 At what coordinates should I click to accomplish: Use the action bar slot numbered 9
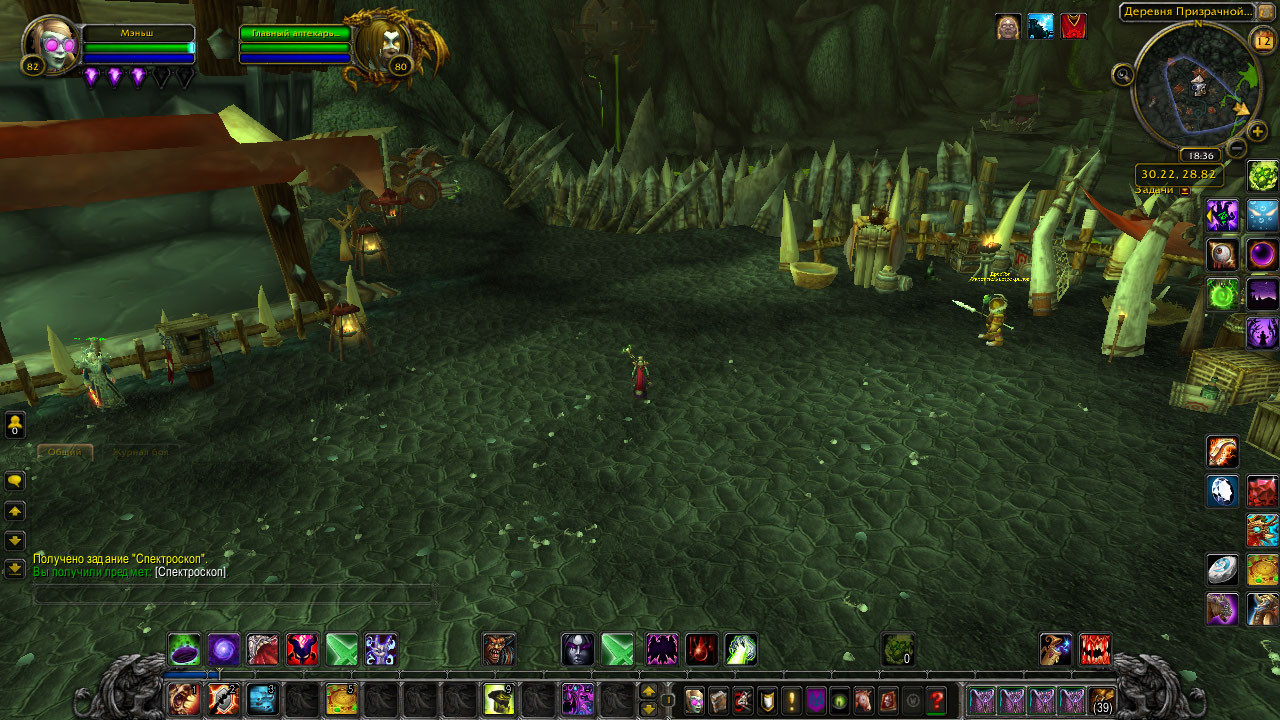tap(499, 699)
